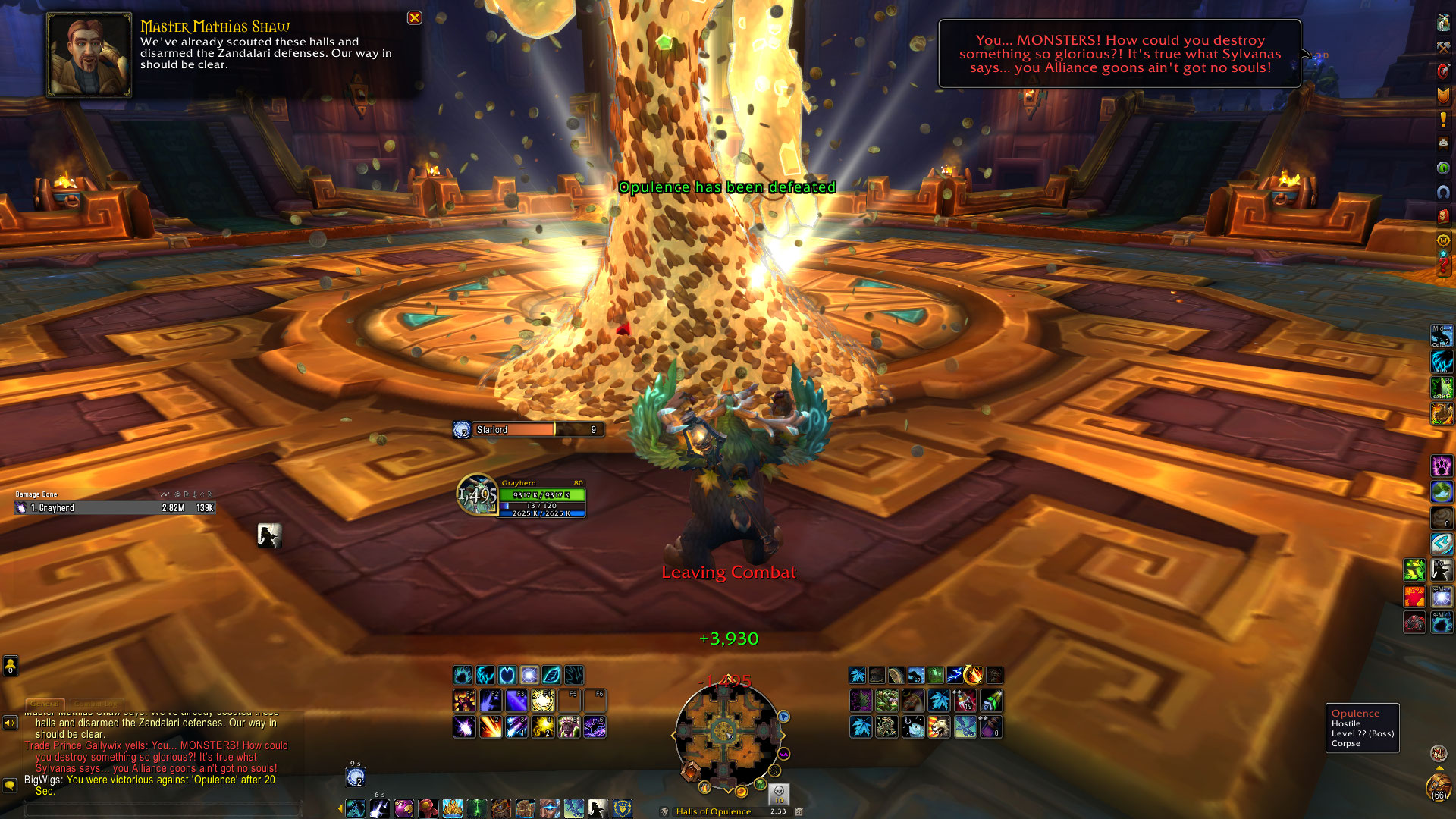1456x819 pixels.
Task: Open the social friends button above chat
Action: [x=10, y=666]
